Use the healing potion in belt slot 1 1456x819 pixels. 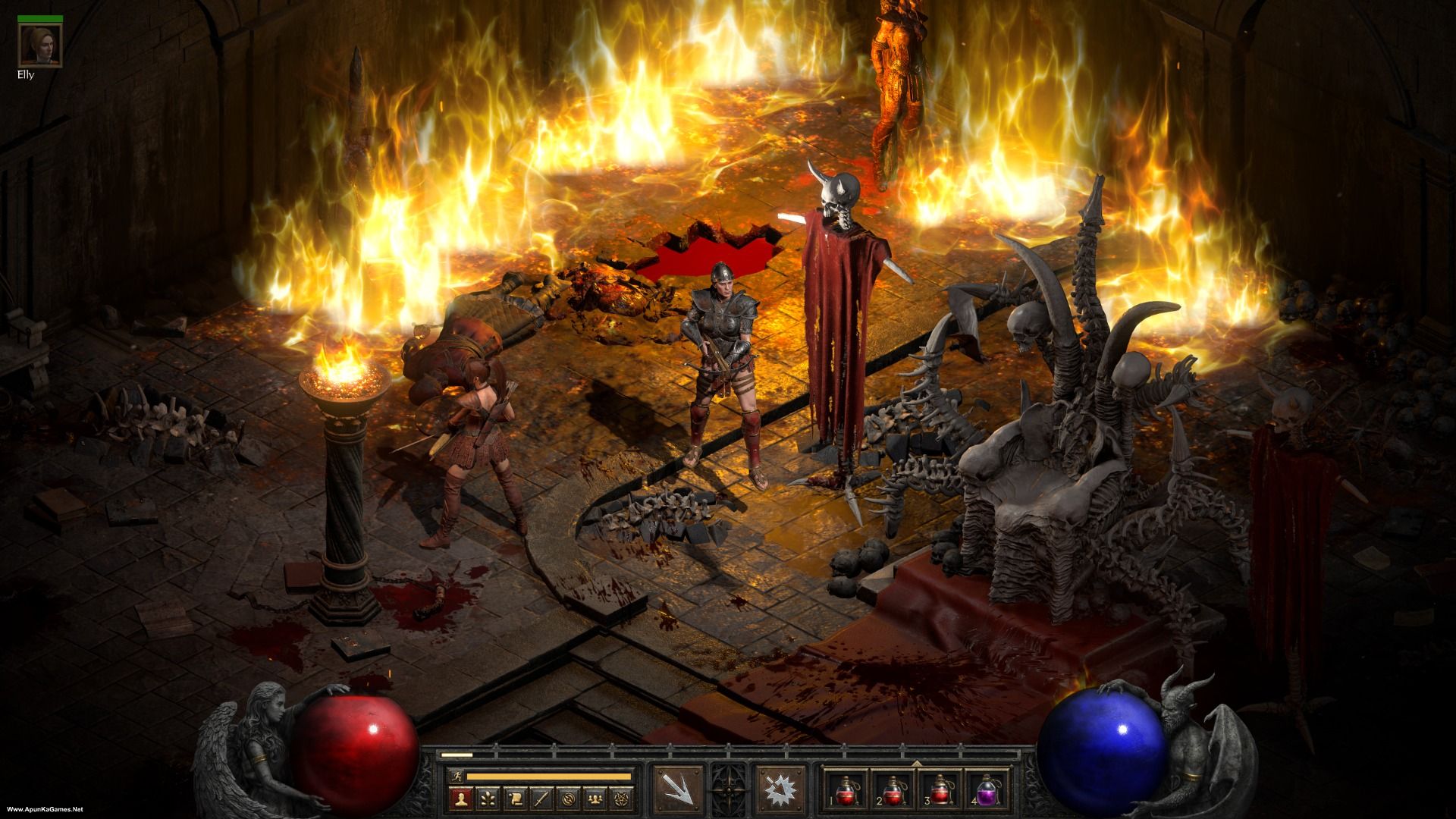pyautogui.click(x=846, y=790)
